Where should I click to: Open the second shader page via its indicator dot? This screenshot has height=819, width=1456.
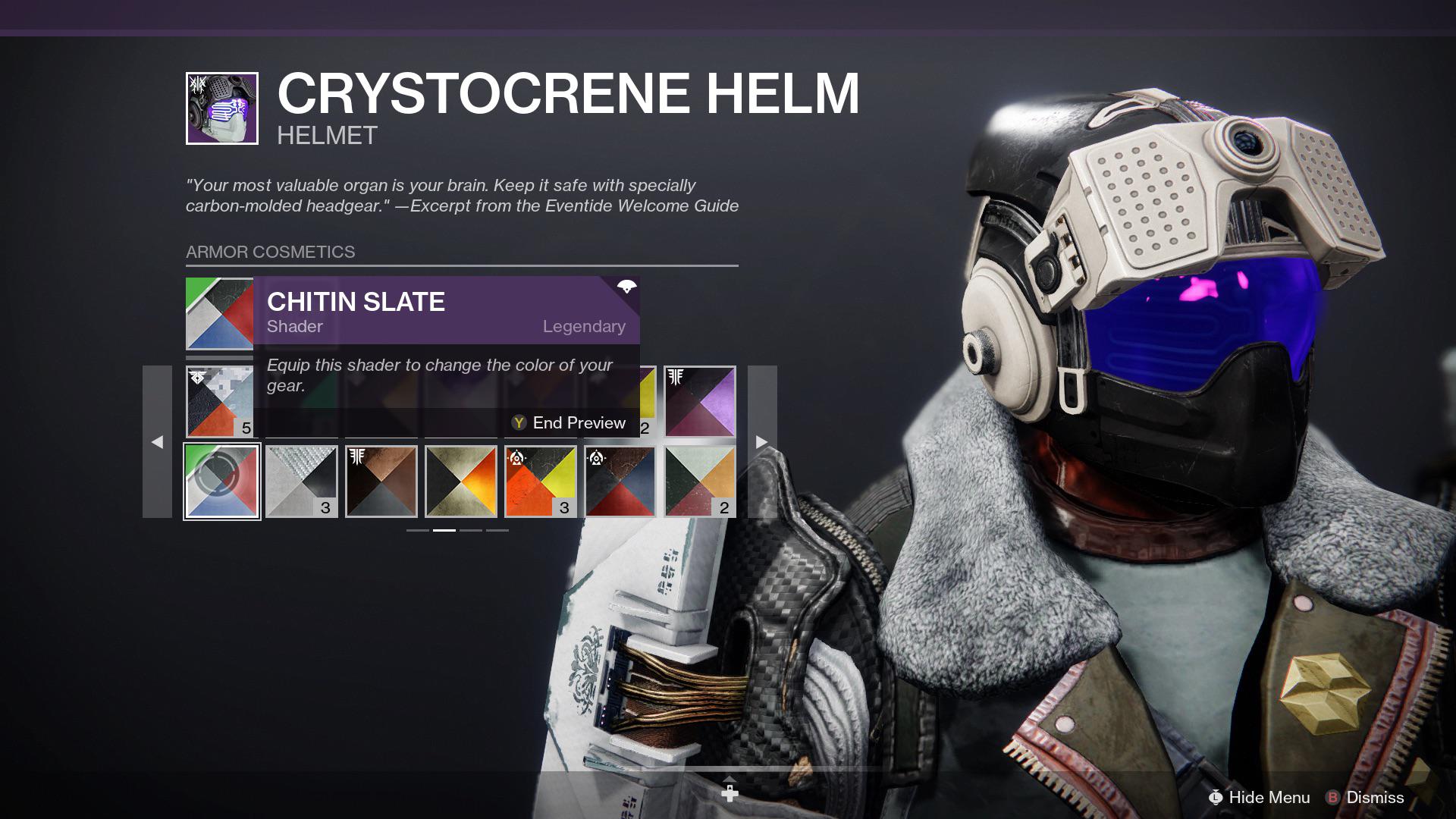point(445,532)
